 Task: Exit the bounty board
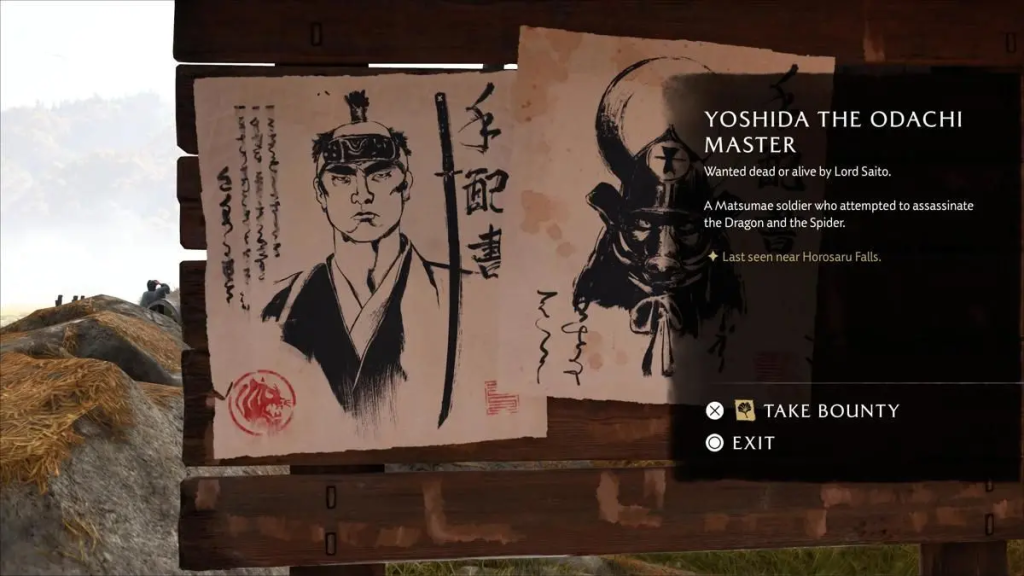pyautogui.click(x=753, y=443)
